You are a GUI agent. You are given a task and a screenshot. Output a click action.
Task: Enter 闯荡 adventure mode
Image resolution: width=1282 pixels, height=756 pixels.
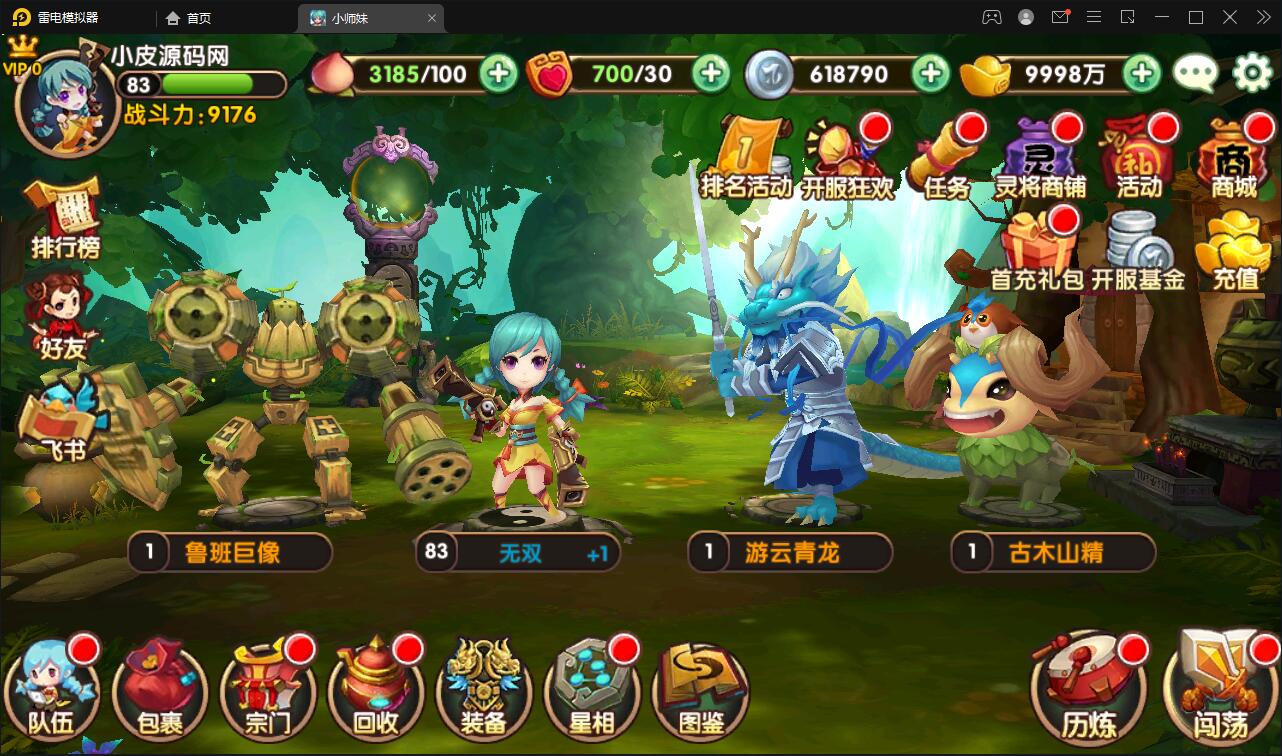click(1216, 685)
